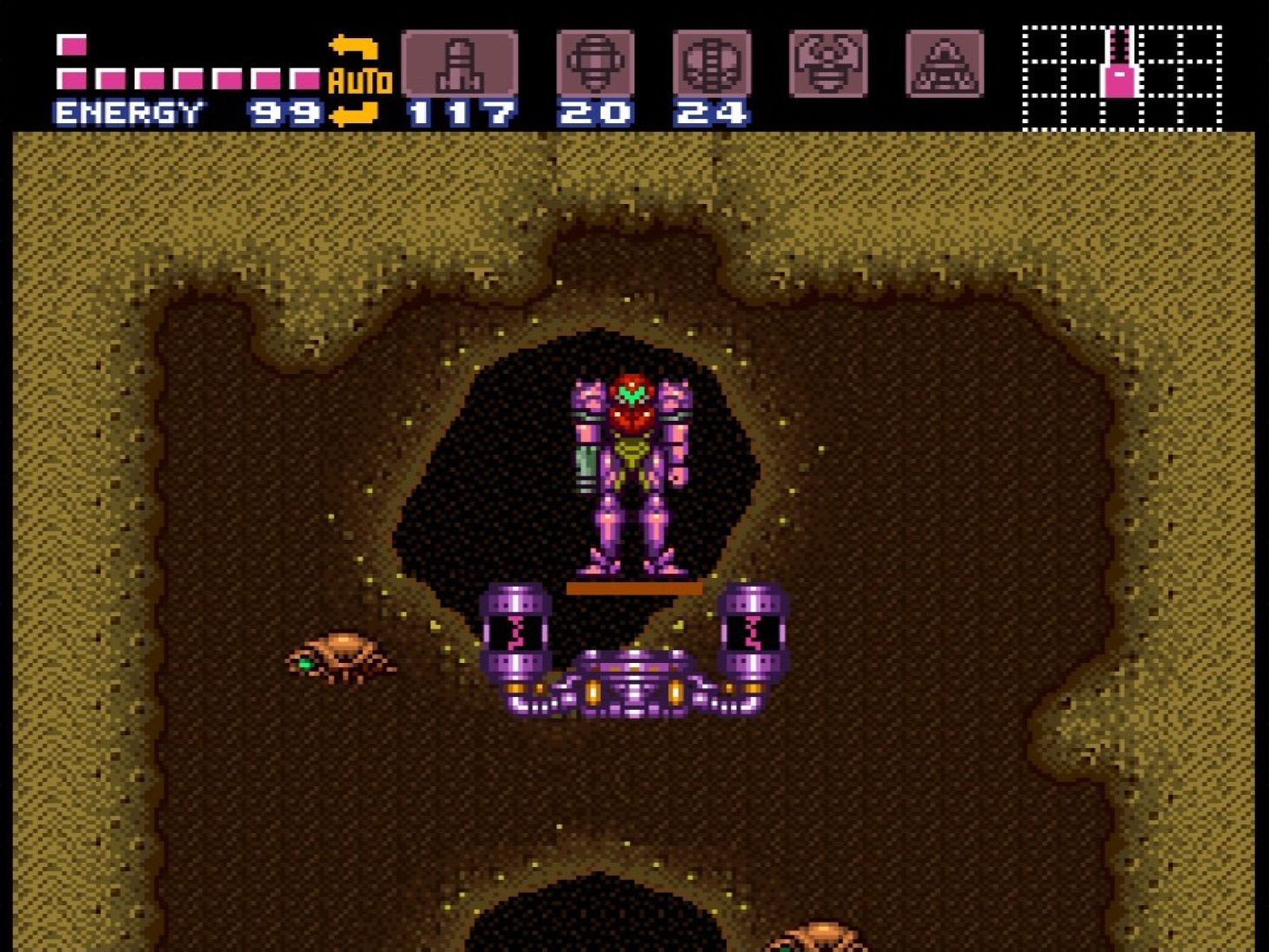Click the pink room marker on the minimap
The width and height of the screenshot is (1269, 952).
(1120, 82)
